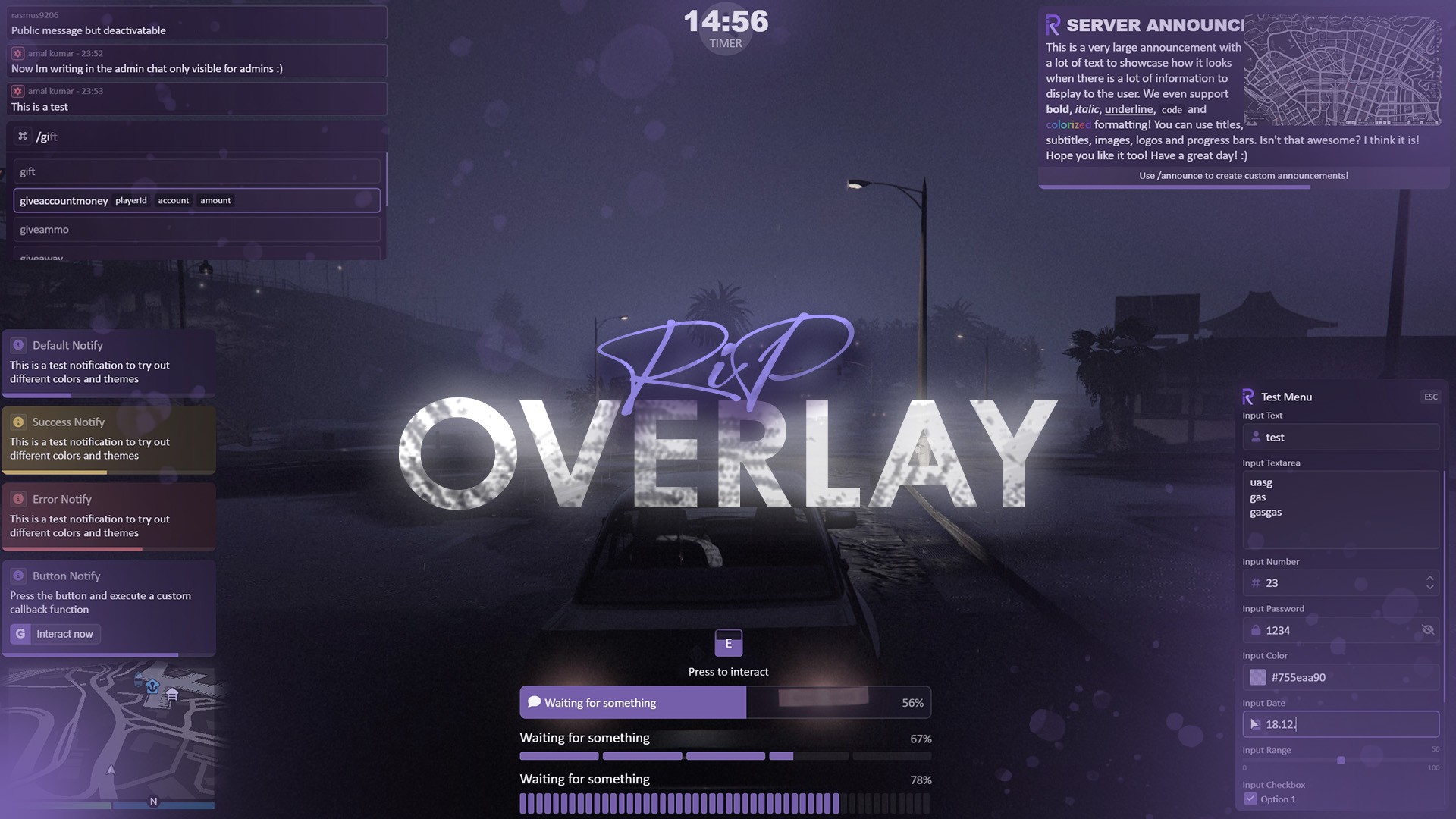Viewport: 1456px width, 819px height.
Task: Click the up chevron to increase Input Number
Action: coord(1430,579)
